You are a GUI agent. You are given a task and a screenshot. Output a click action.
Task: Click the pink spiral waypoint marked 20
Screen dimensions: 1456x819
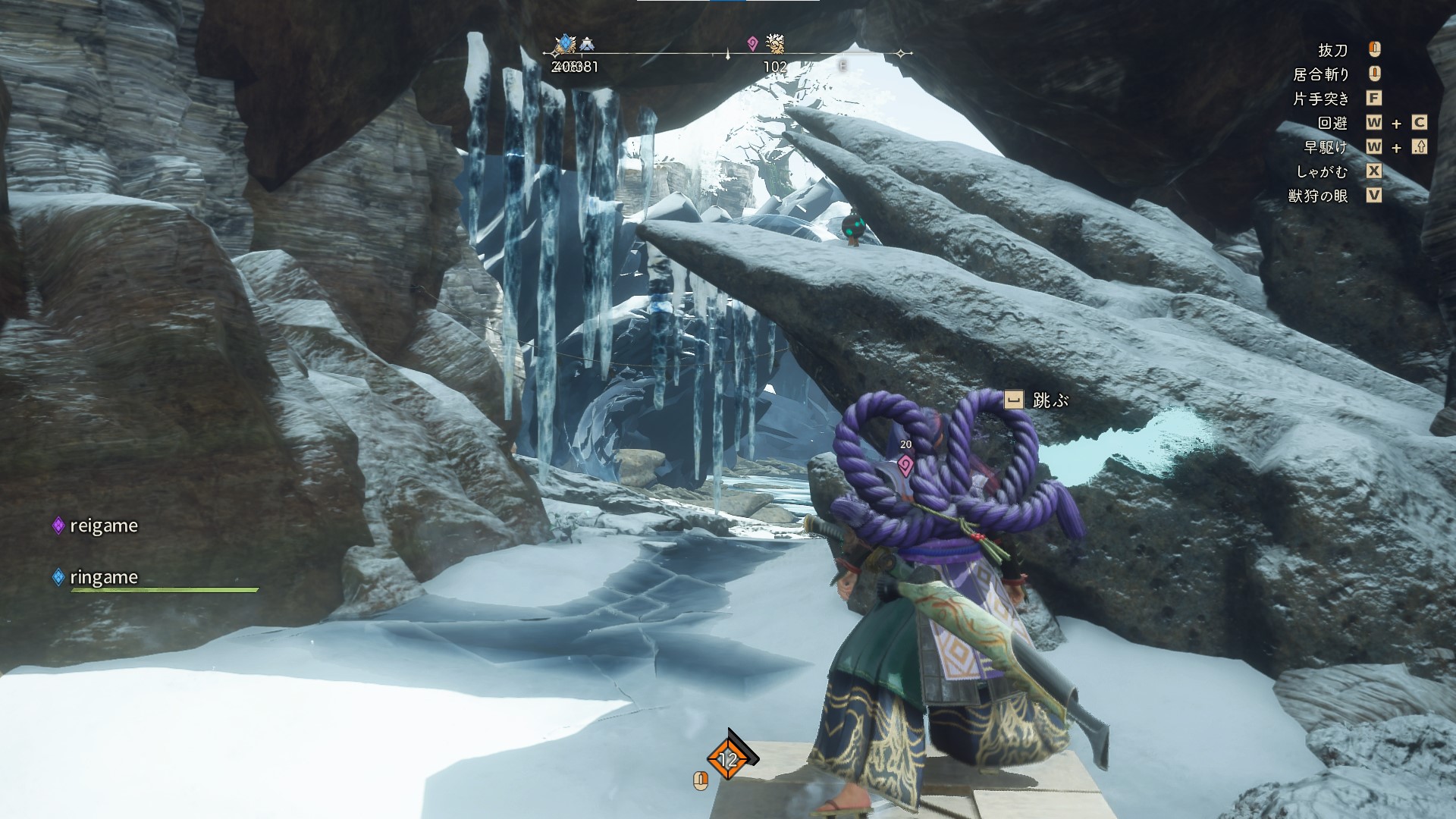tap(905, 465)
